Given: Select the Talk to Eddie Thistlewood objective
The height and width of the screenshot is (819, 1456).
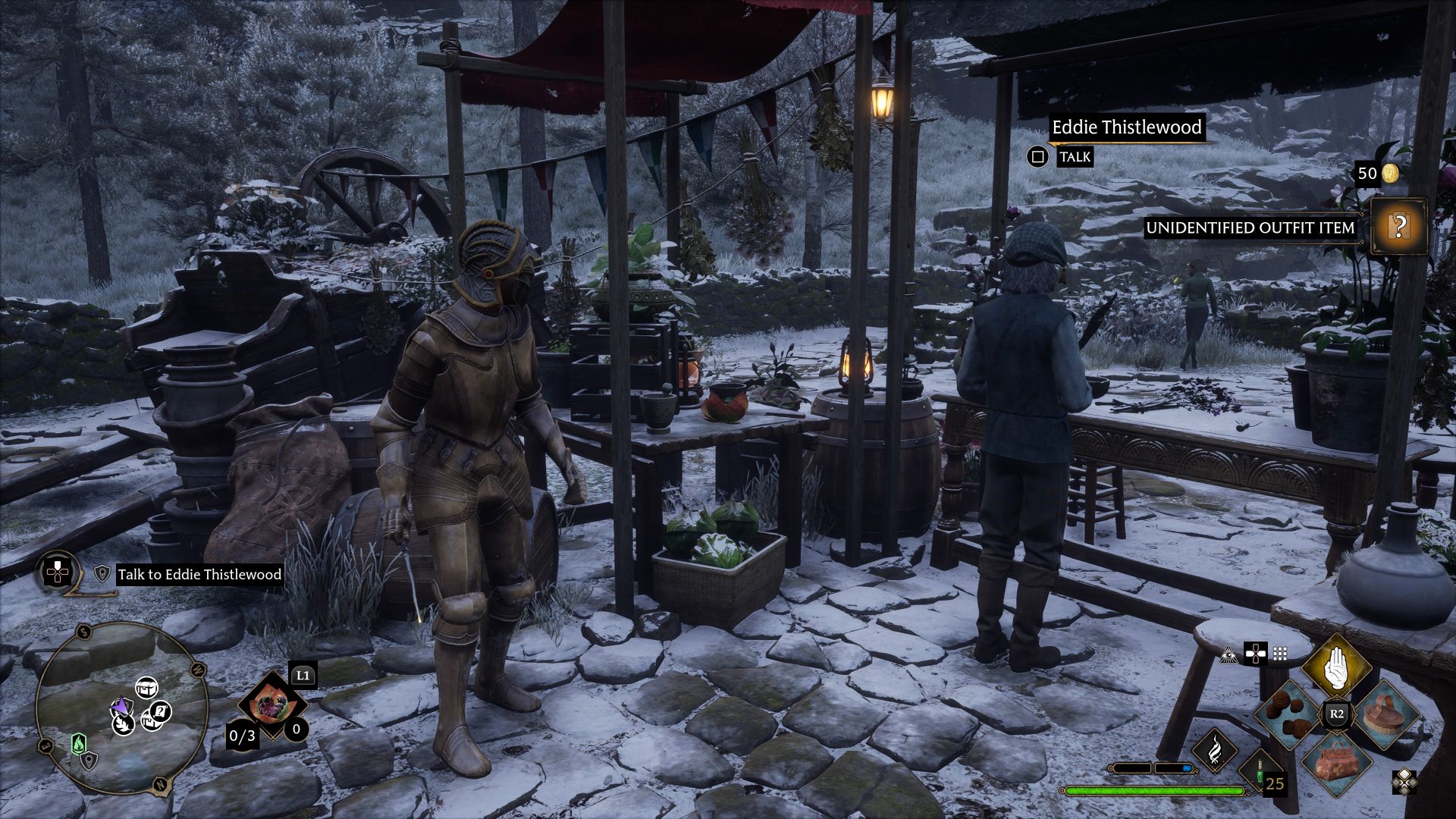Looking at the screenshot, I should (x=199, y=574).
